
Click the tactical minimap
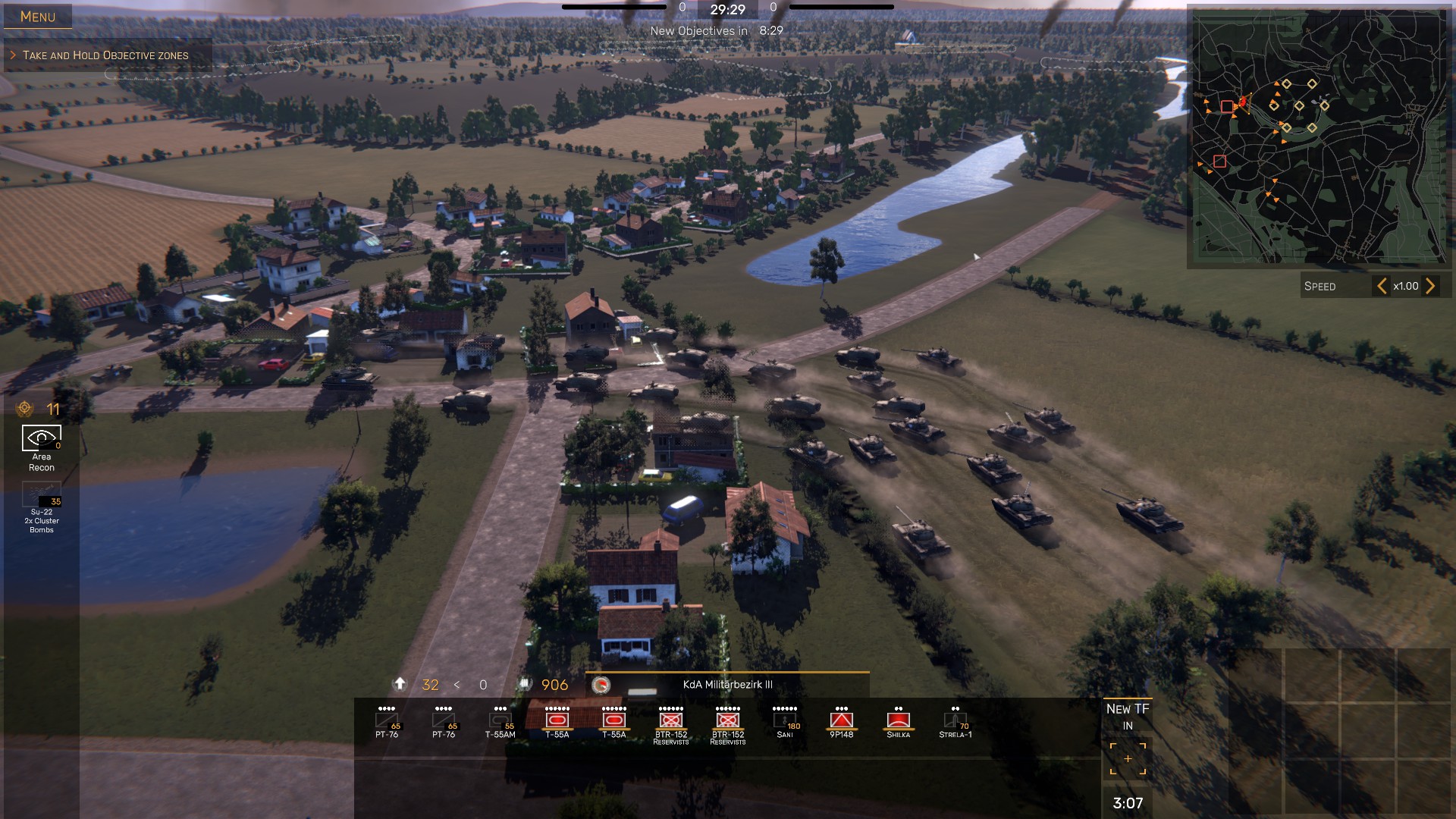(1319, 136)
